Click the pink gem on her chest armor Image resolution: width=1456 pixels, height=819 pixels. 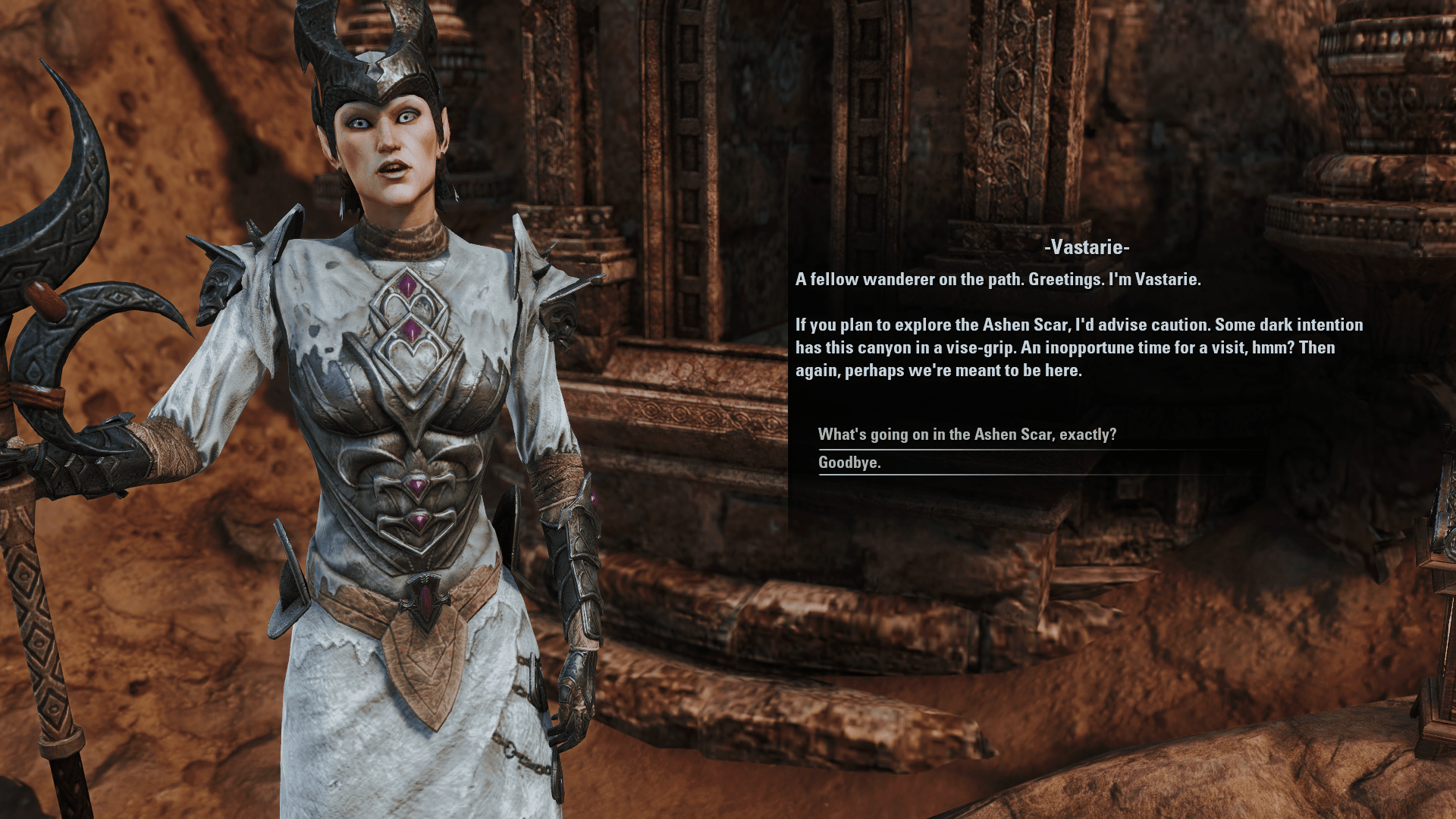pos(407,287)
